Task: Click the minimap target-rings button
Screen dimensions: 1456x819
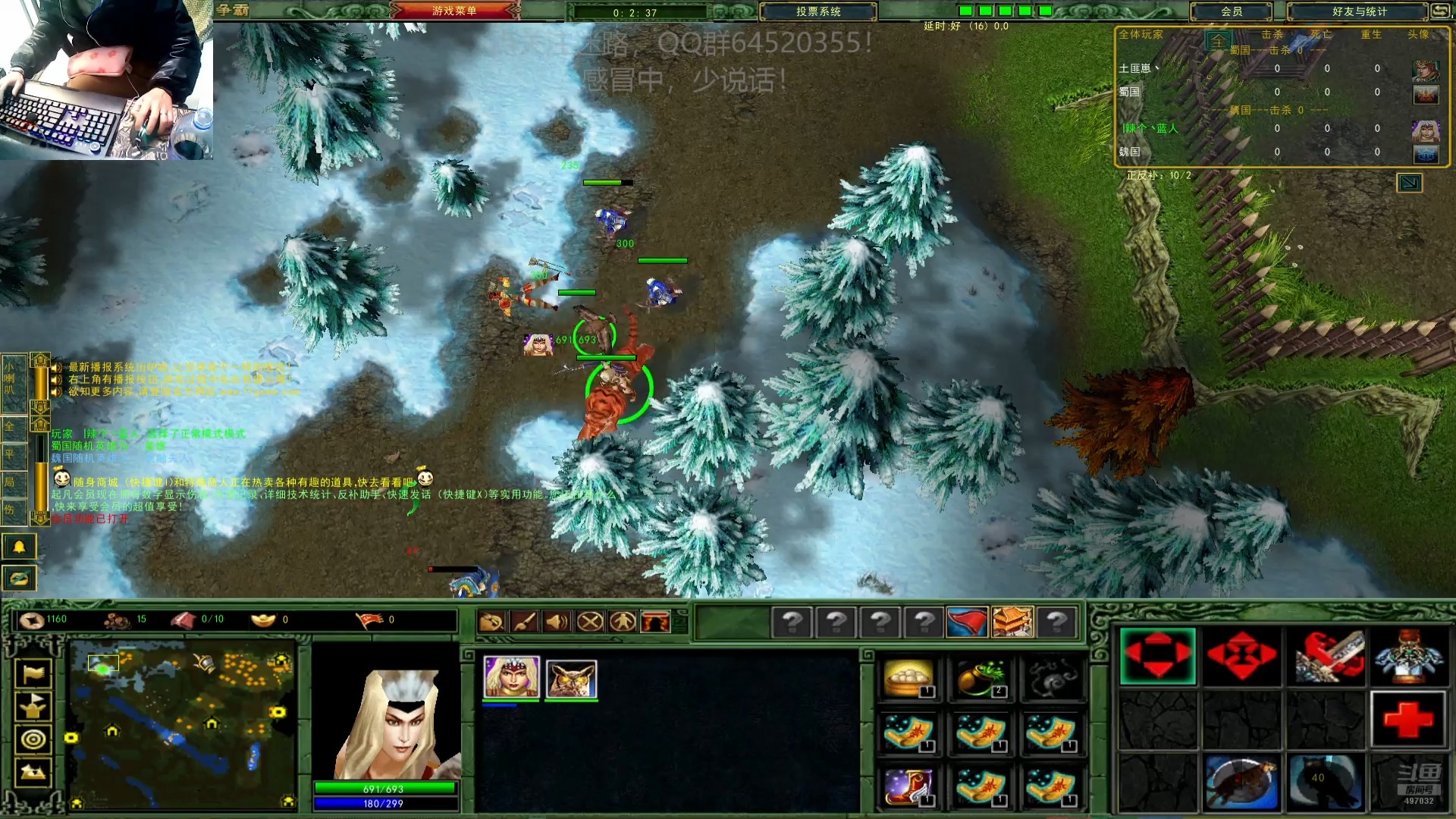Action: (x=33, y=739)
